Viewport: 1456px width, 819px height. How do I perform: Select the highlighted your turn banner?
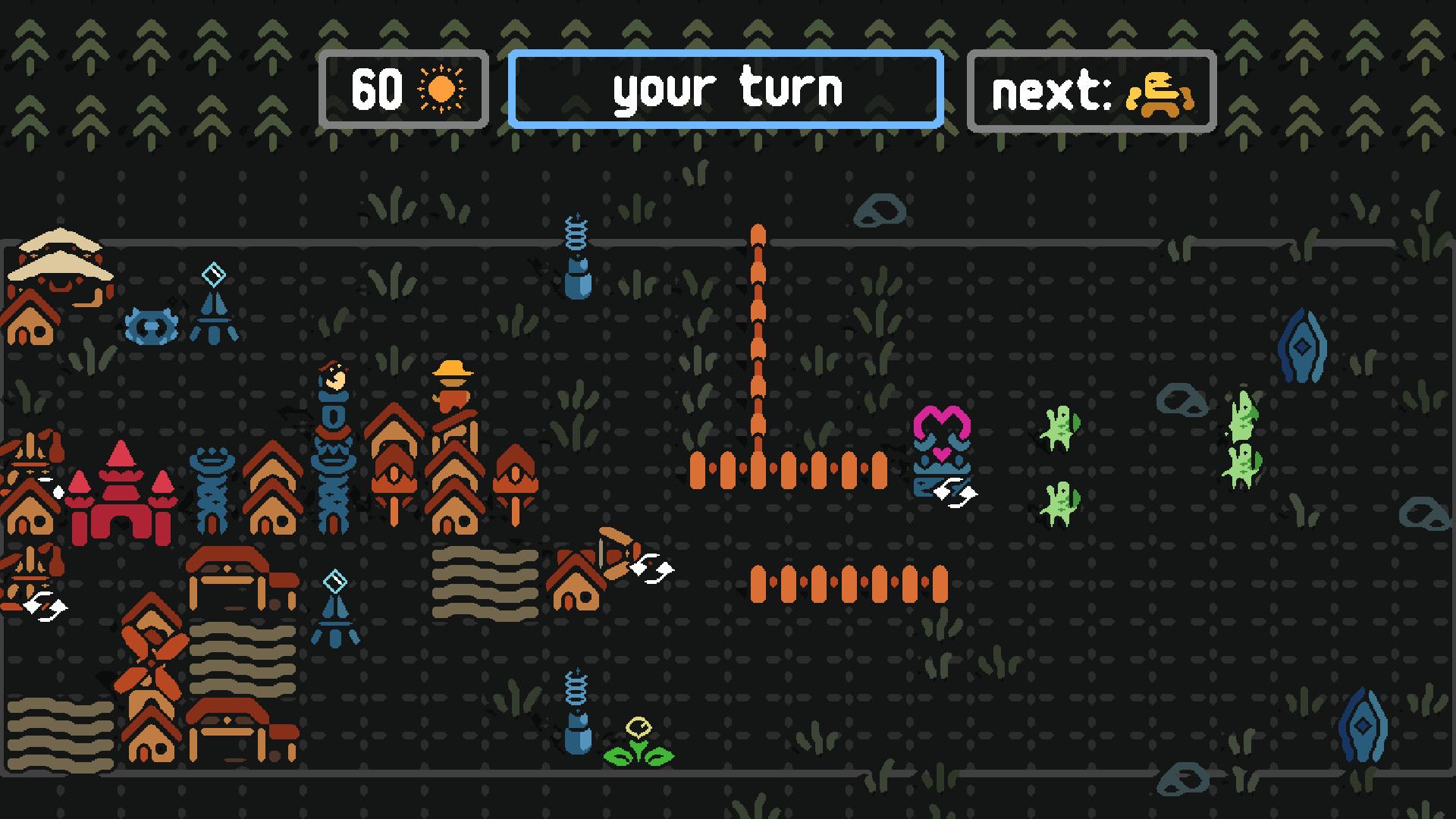pyautogui.click(x=726, y=88)
